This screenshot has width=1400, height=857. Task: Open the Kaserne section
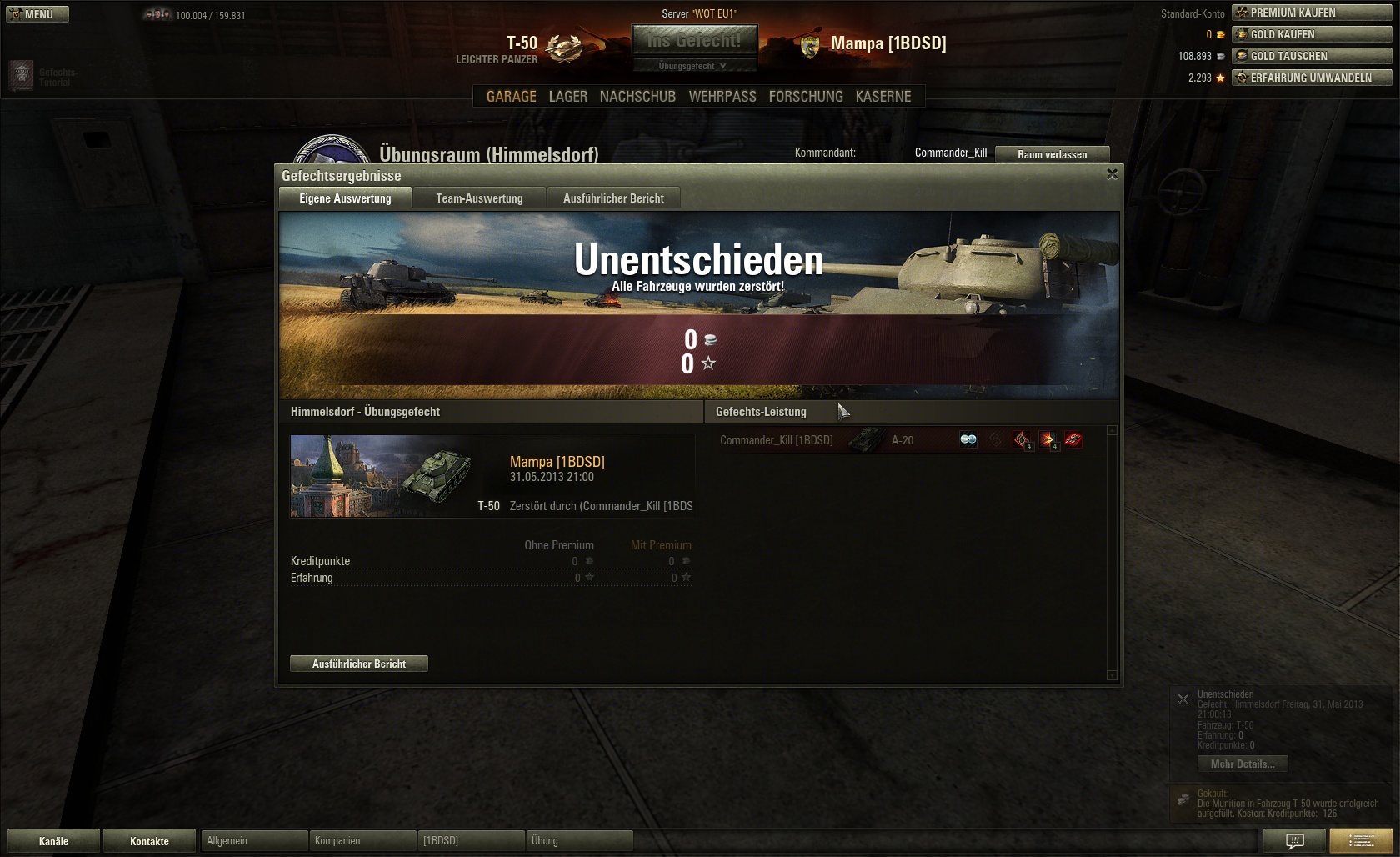(x=883, y=97)
